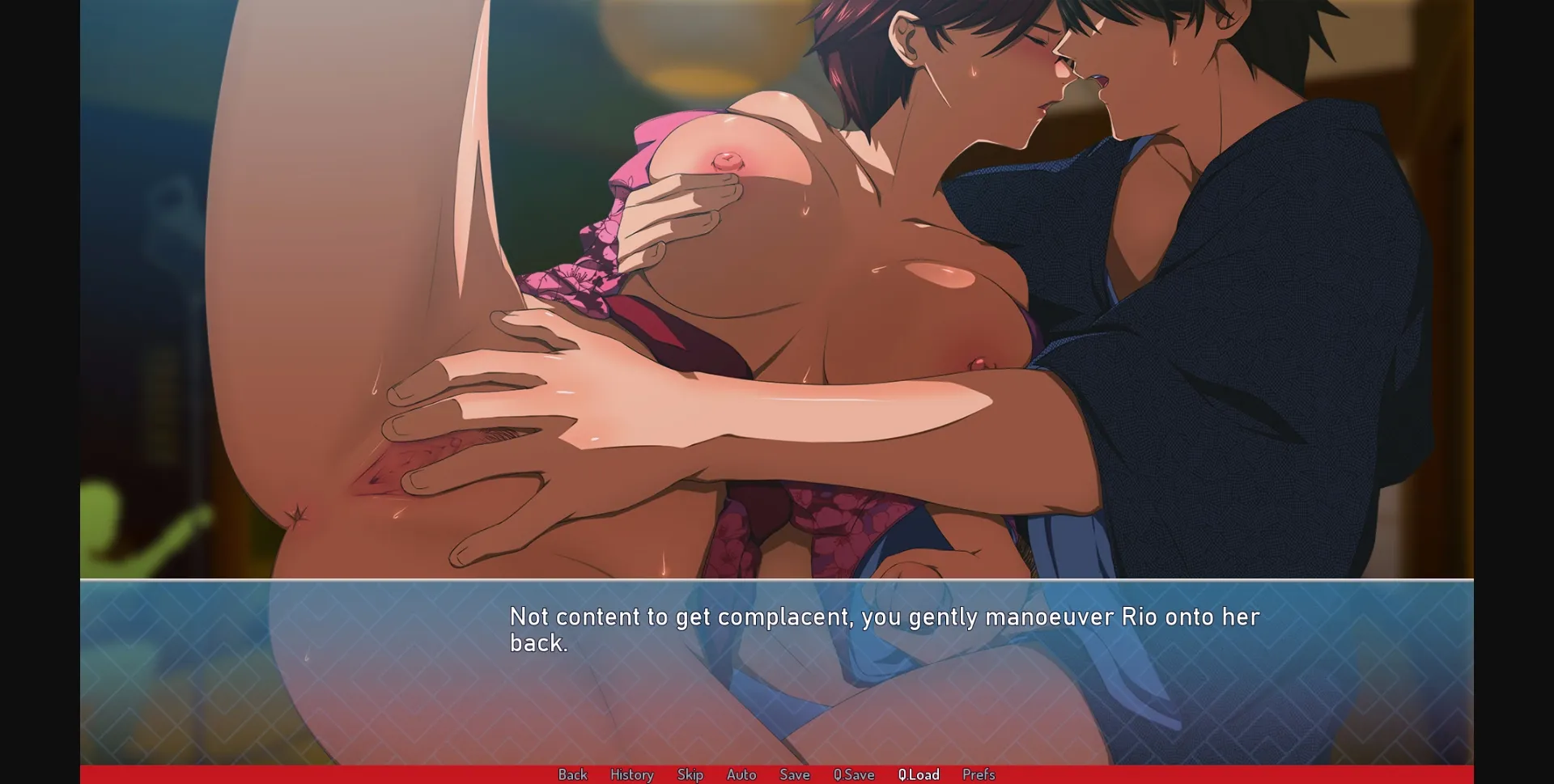This screenshot has height=784, width=1554.
Task: Click History to review past conversation lines
Action: [631, 774]
